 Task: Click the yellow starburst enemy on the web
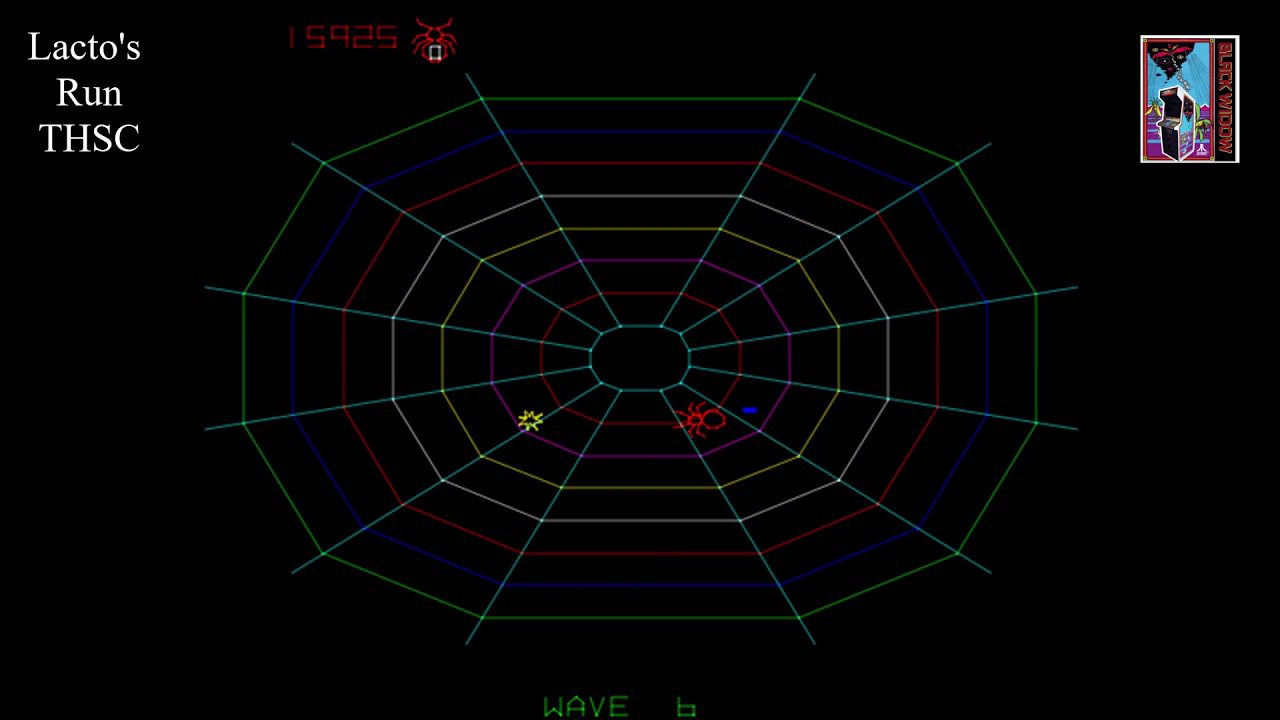(529, 421)
